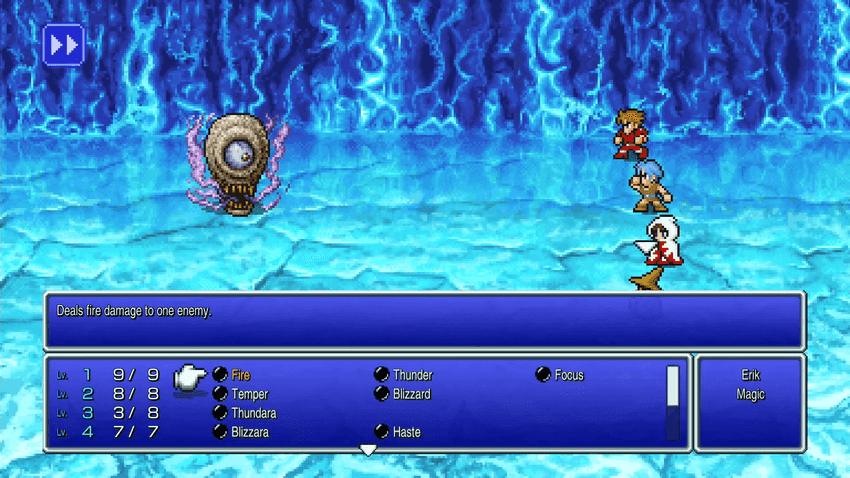The image size is (850, 478).
Task: Choose the Haste spell
Action: [x=406, y=433]
